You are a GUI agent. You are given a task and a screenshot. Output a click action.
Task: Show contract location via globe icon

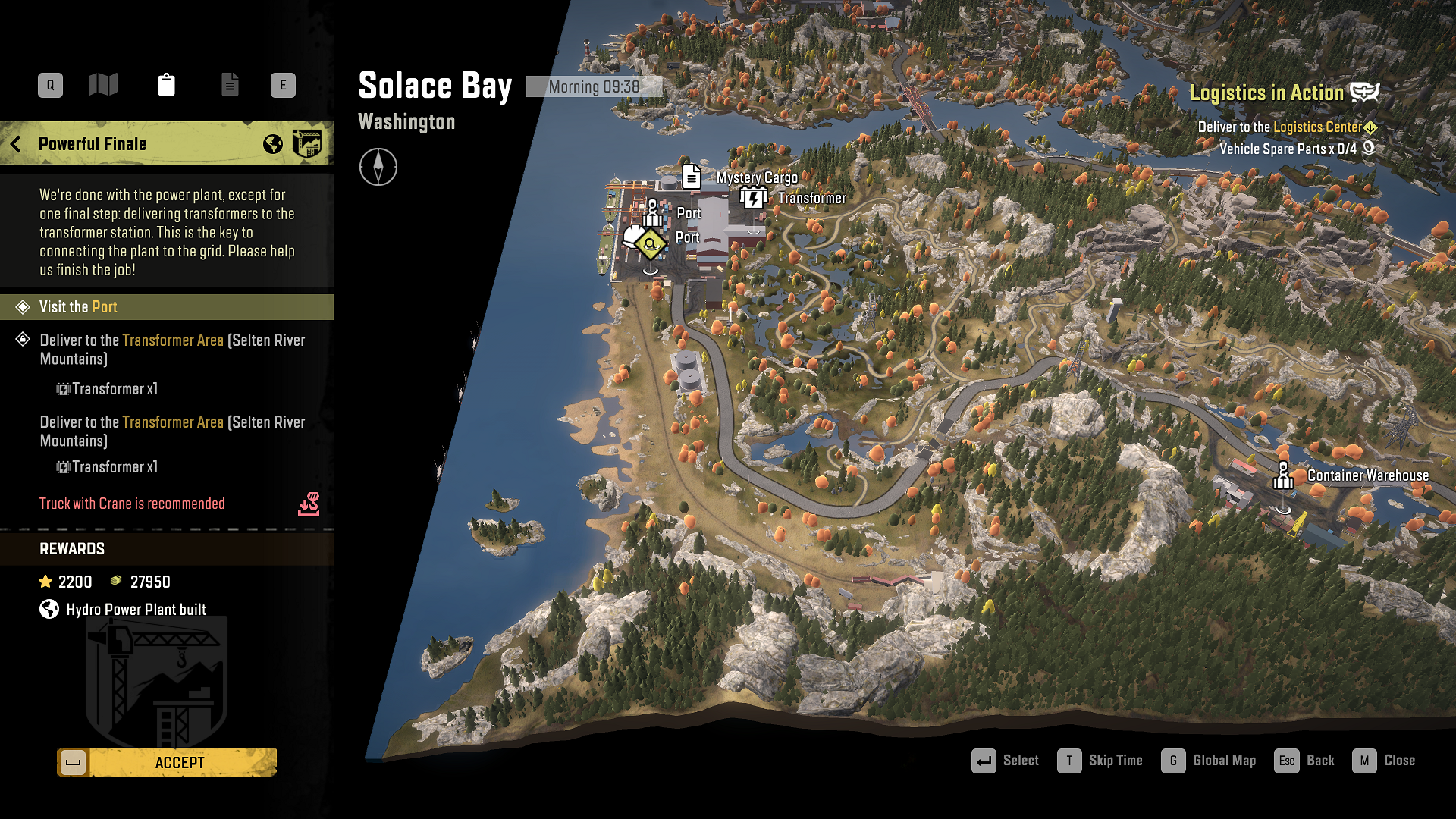click(273, 144)
